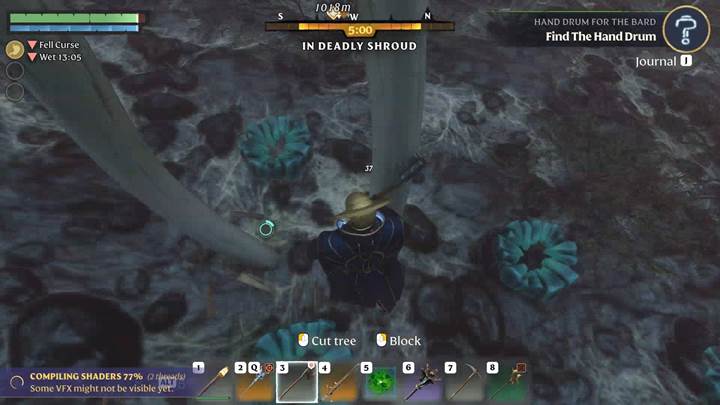720x405 pixels.
Task: Click the Find The Hand Drum objective
Action: coord(600,37)
